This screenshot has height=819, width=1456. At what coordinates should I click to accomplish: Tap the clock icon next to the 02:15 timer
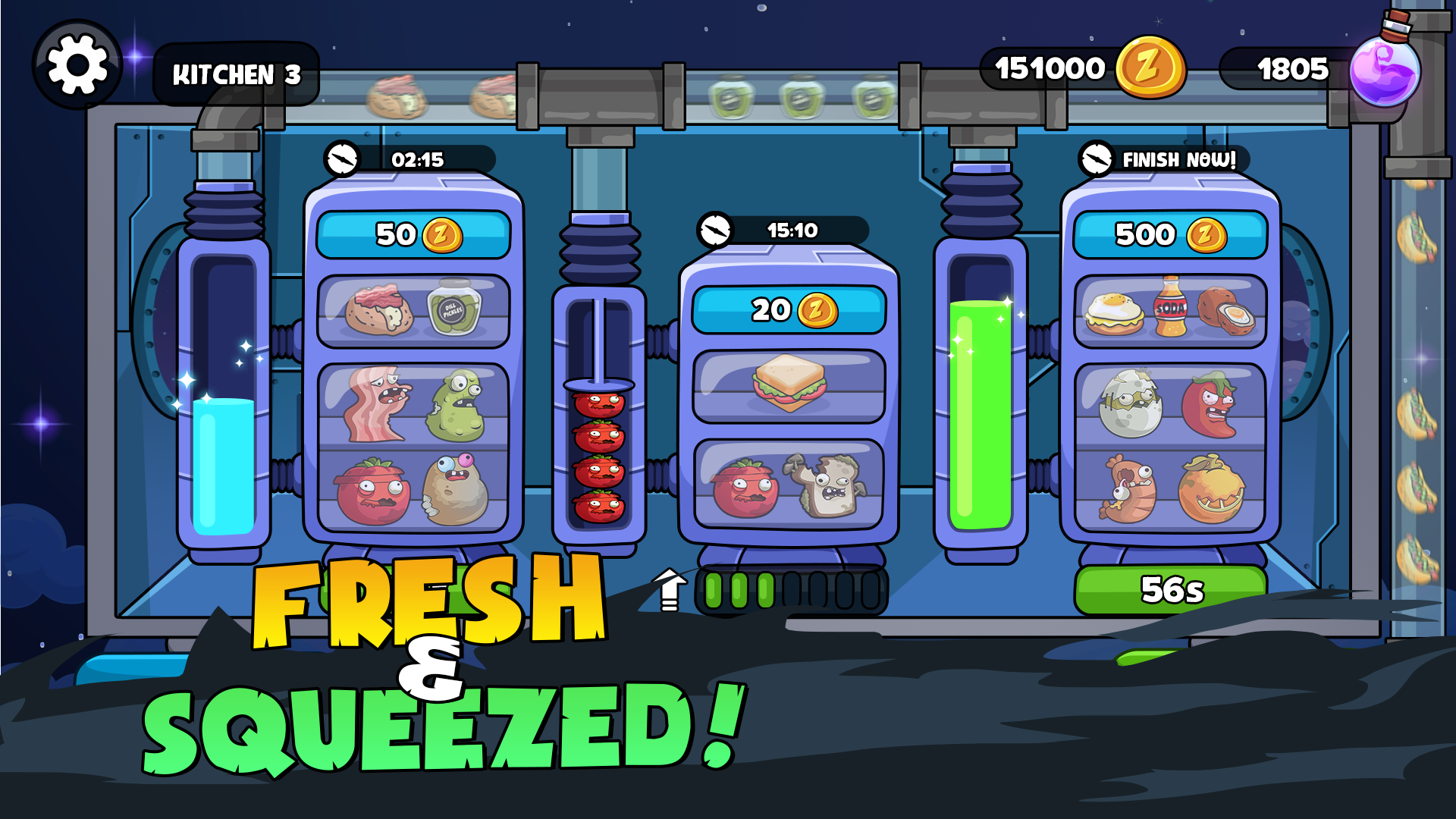pos(343,160)
